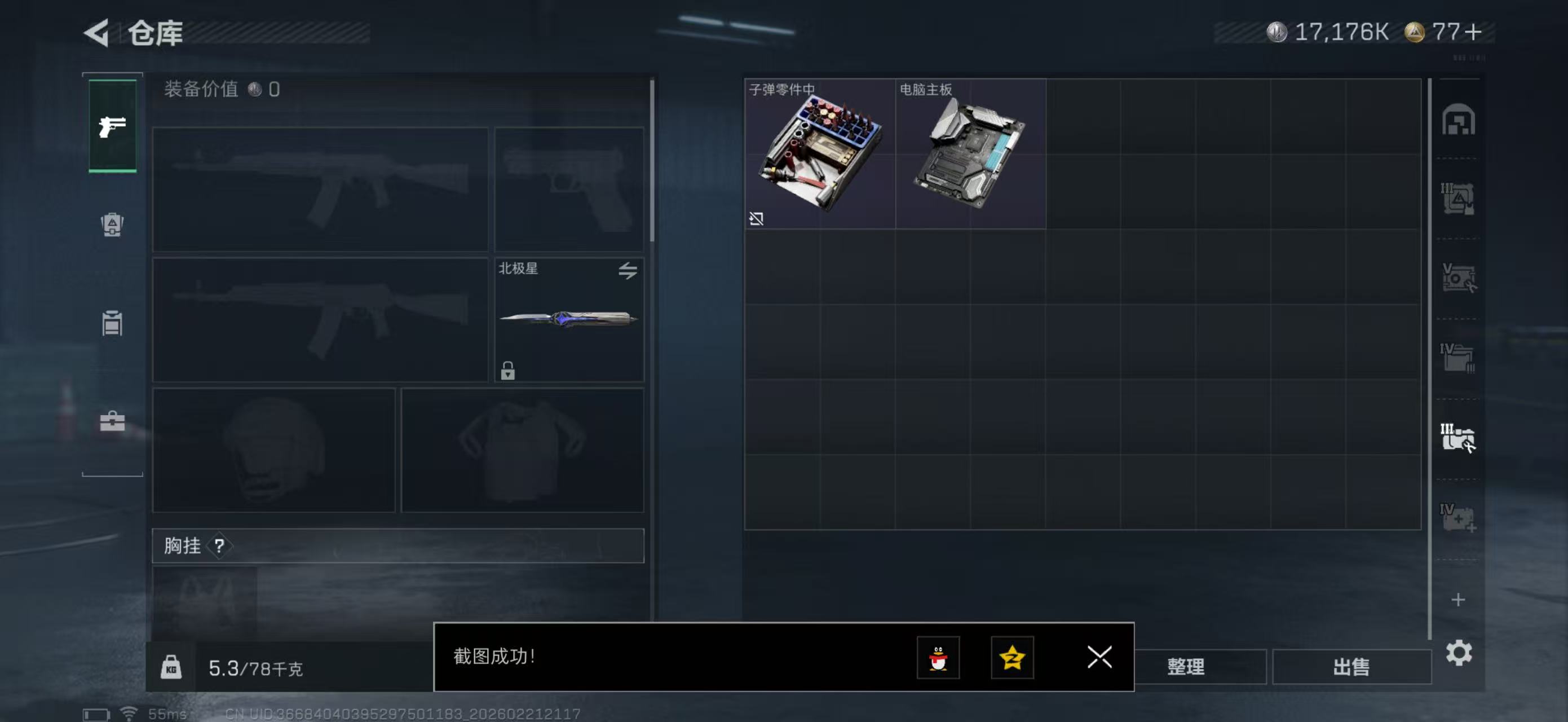
Task: Click the swap arrows on the 北极星 panel
Action: [630, 272]
